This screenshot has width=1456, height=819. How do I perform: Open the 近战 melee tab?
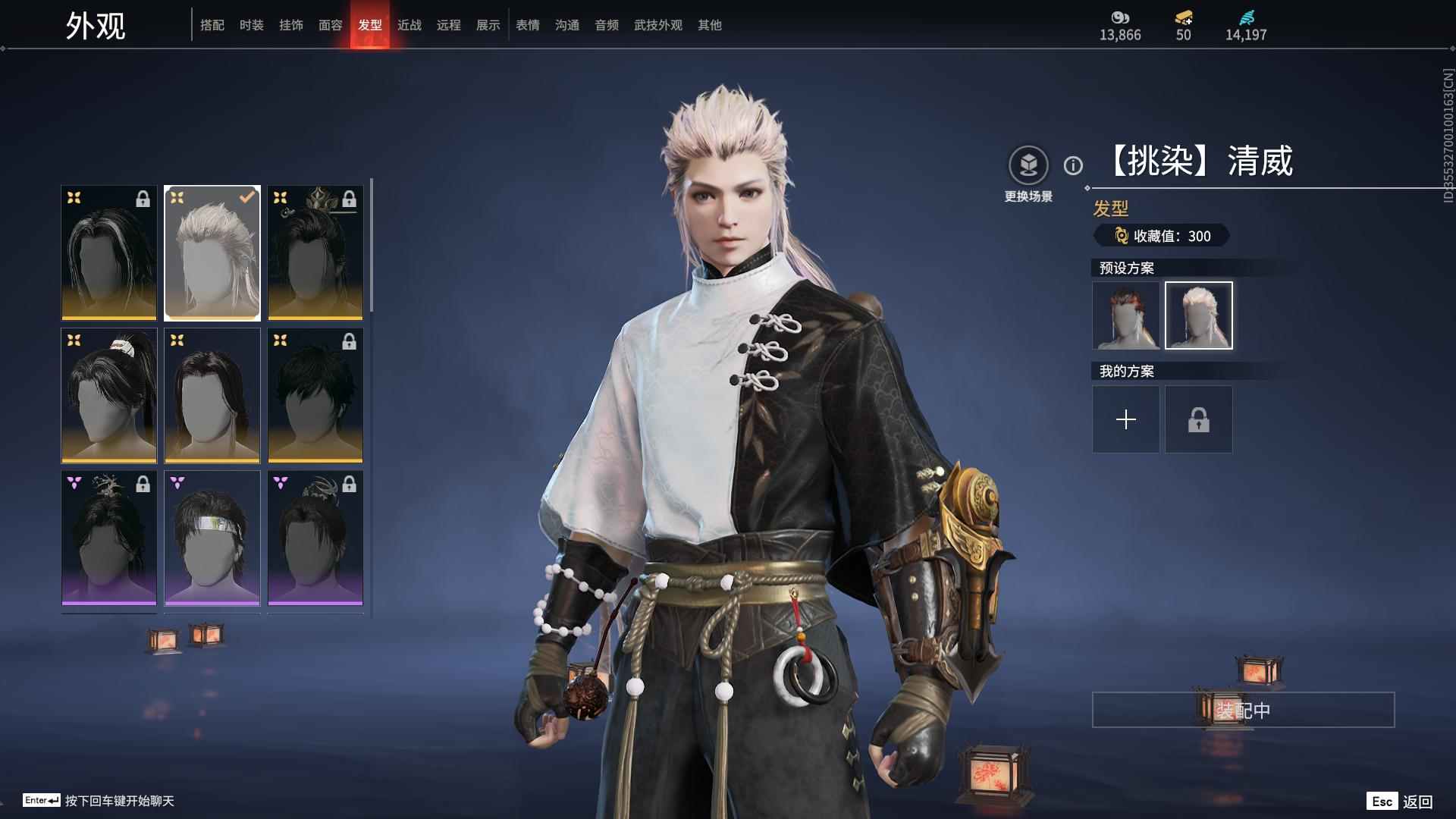coord(409,25)
